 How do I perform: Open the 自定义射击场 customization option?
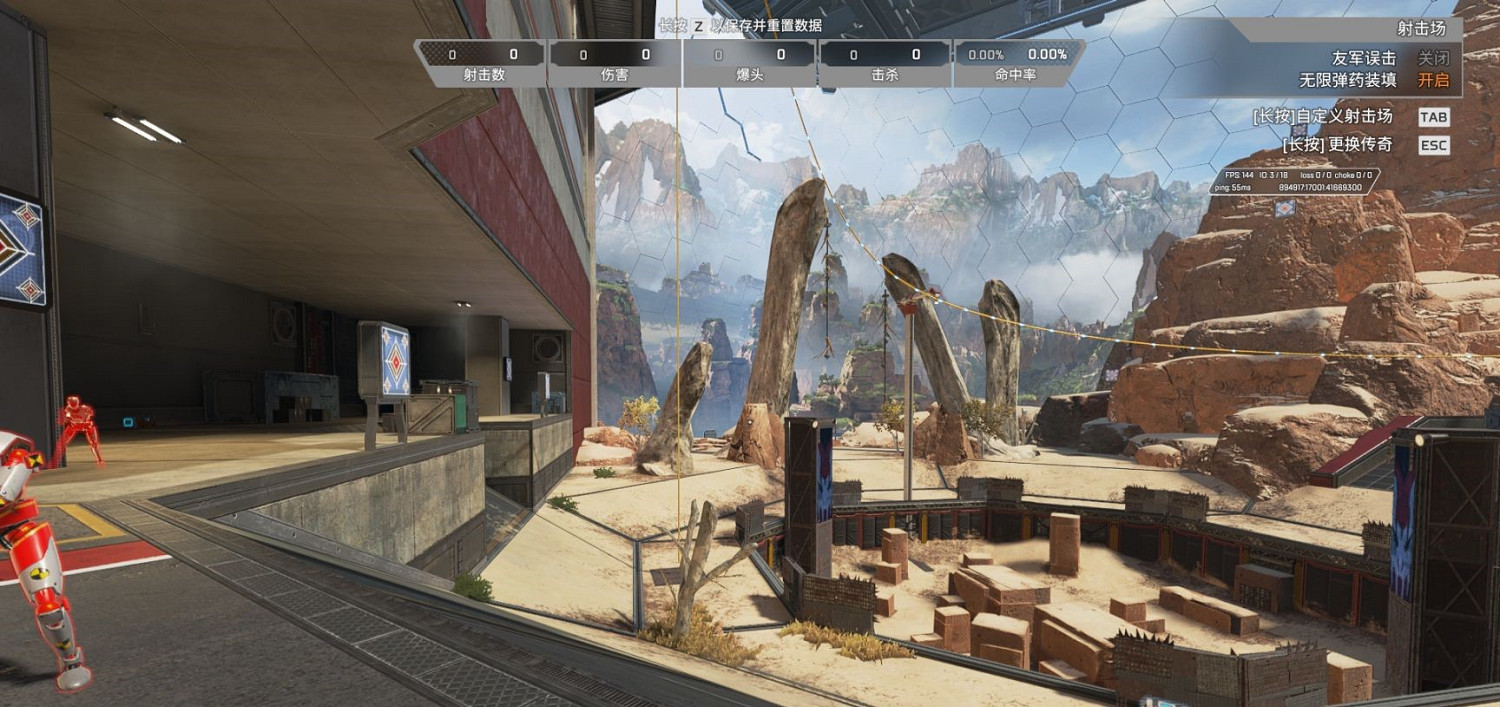(1432, 117)
